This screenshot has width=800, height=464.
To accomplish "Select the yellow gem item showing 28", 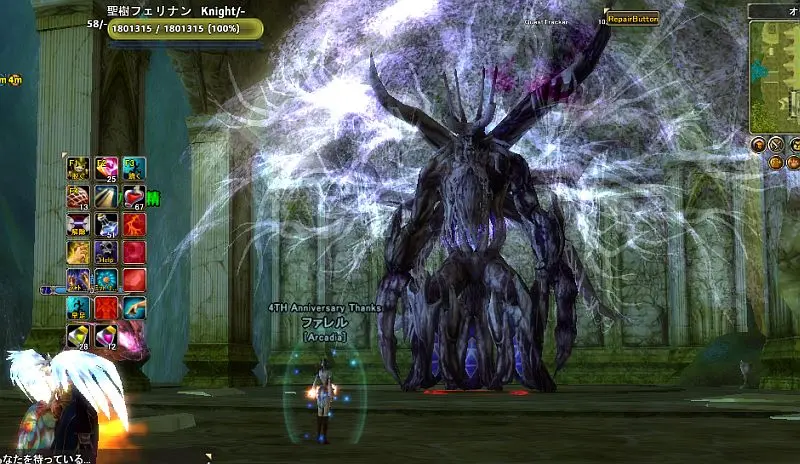I will click(78, 336).
